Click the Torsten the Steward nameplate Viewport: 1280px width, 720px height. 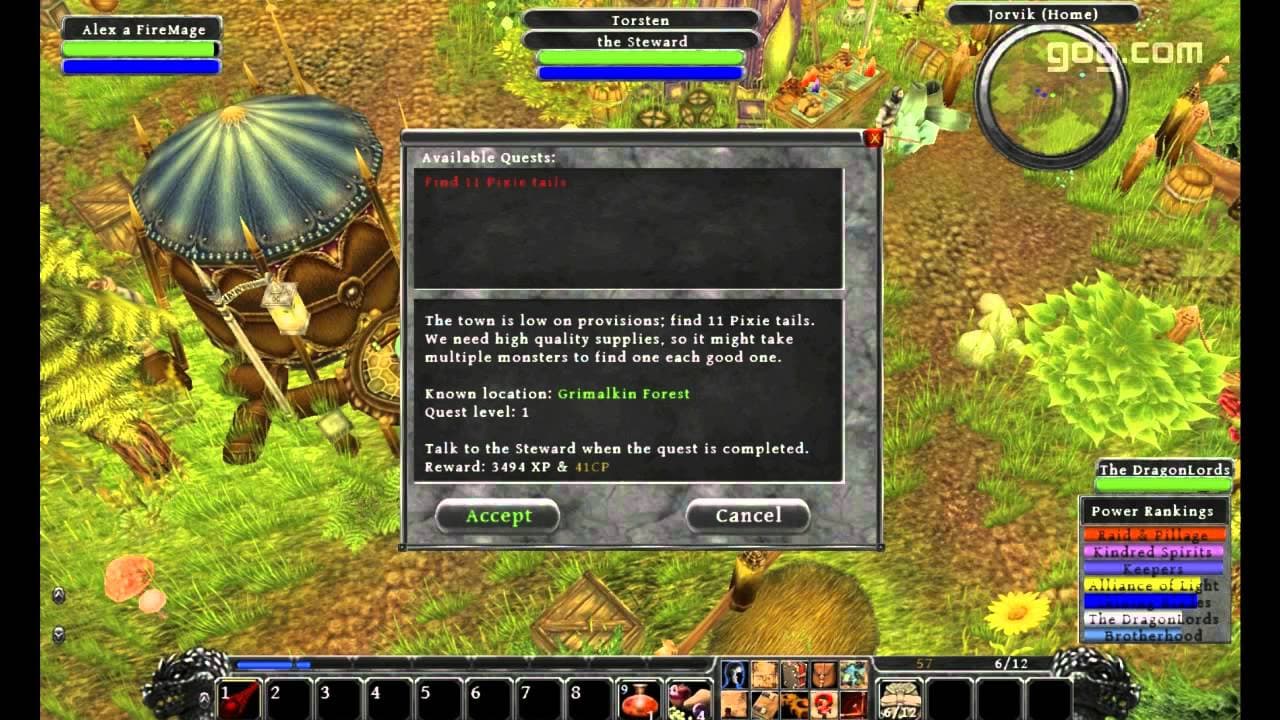click(x=640, y=30)
